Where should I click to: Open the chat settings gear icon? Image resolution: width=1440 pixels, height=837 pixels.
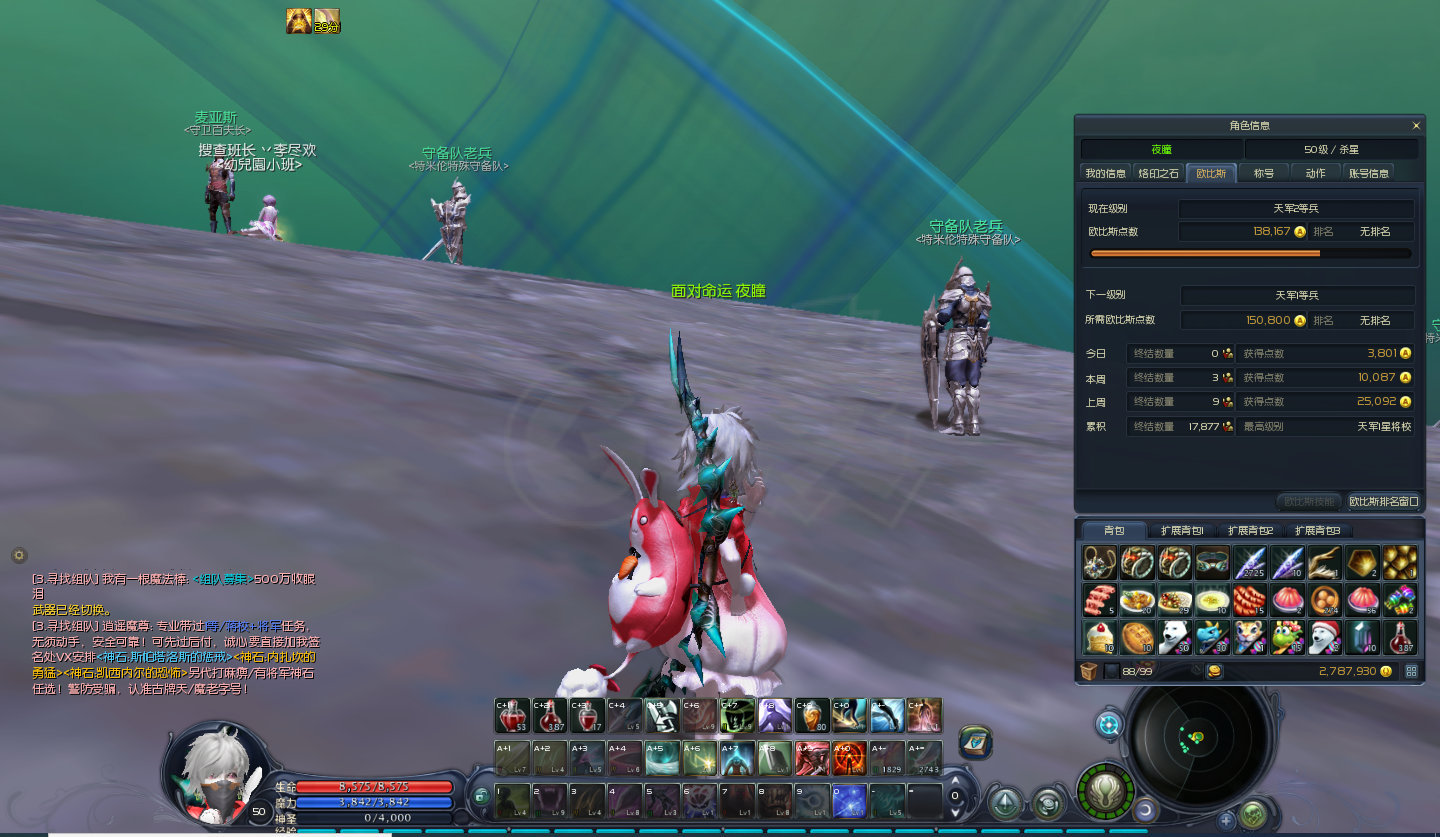18,555
